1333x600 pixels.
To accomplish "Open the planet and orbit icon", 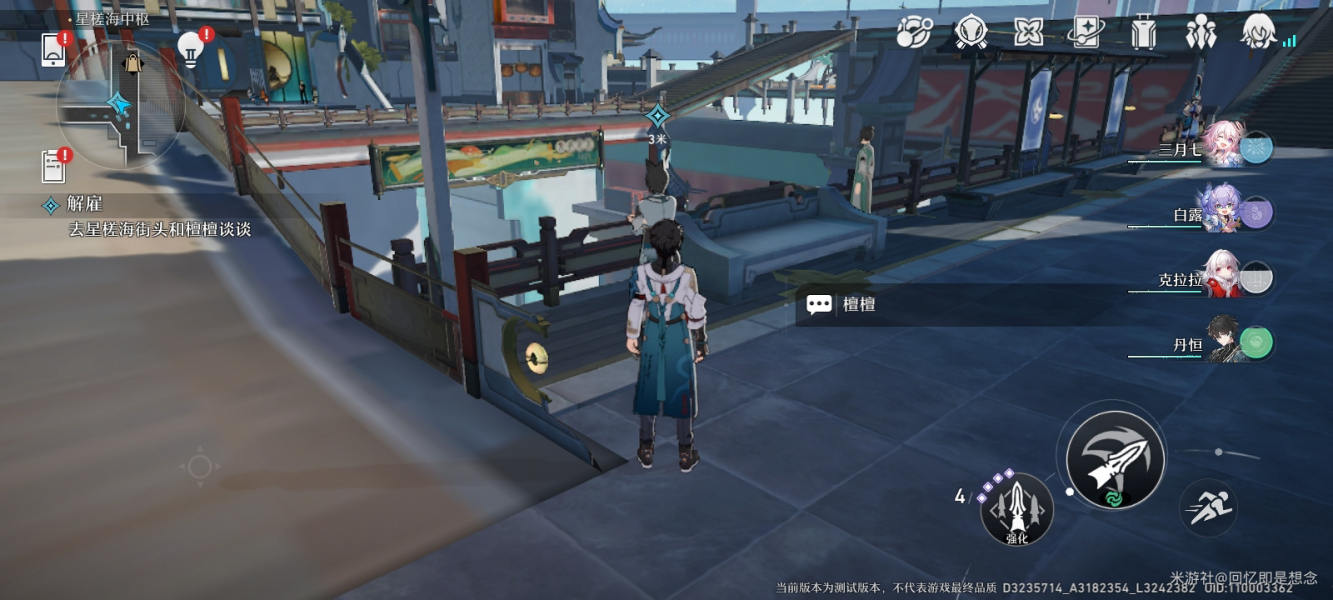I will click(914, 33).
